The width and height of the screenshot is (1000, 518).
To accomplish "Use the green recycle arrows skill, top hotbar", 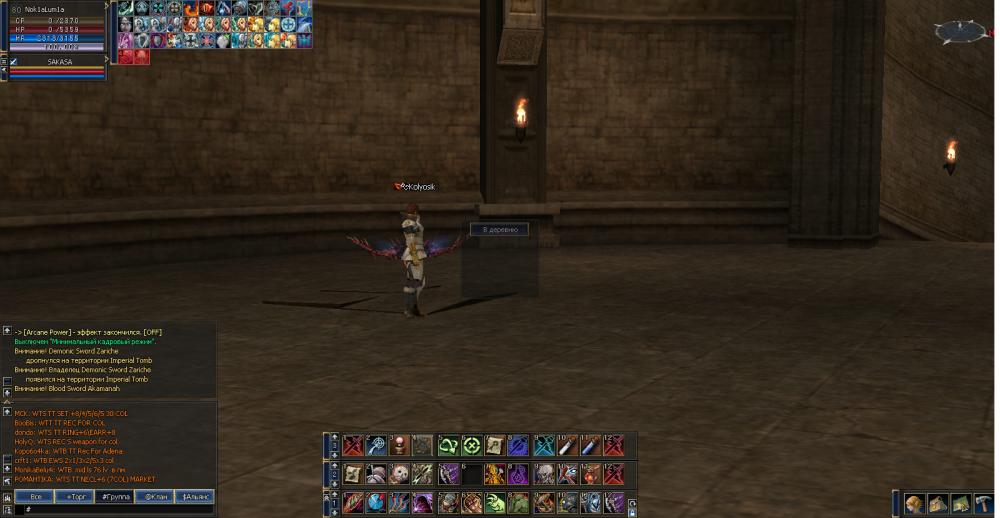I will [448, 446].
